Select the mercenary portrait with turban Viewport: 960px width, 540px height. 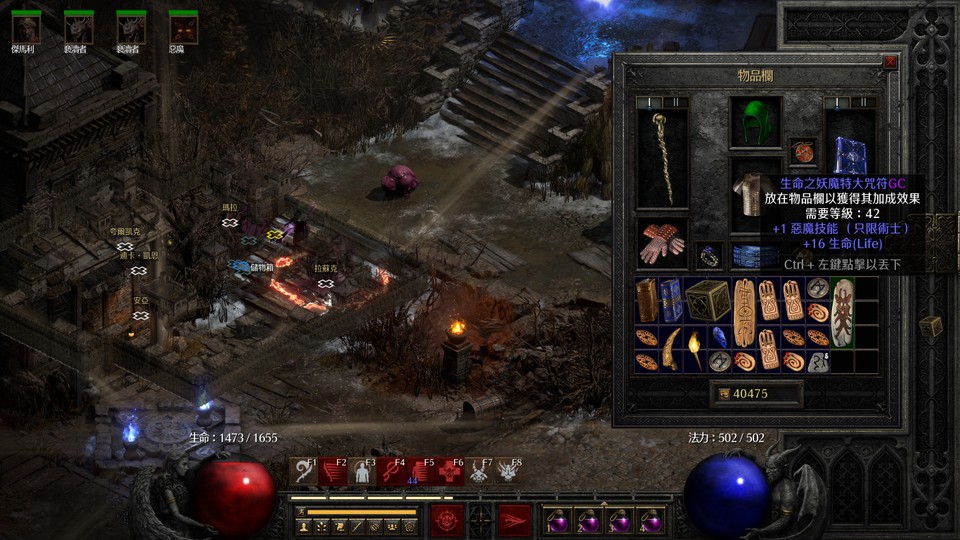pyautogui.click(x=26, y=29)
